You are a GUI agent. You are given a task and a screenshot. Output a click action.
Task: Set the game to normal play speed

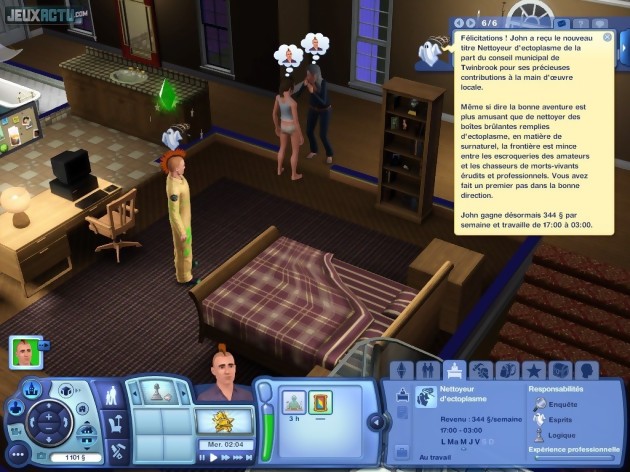[x=214, y=457]
